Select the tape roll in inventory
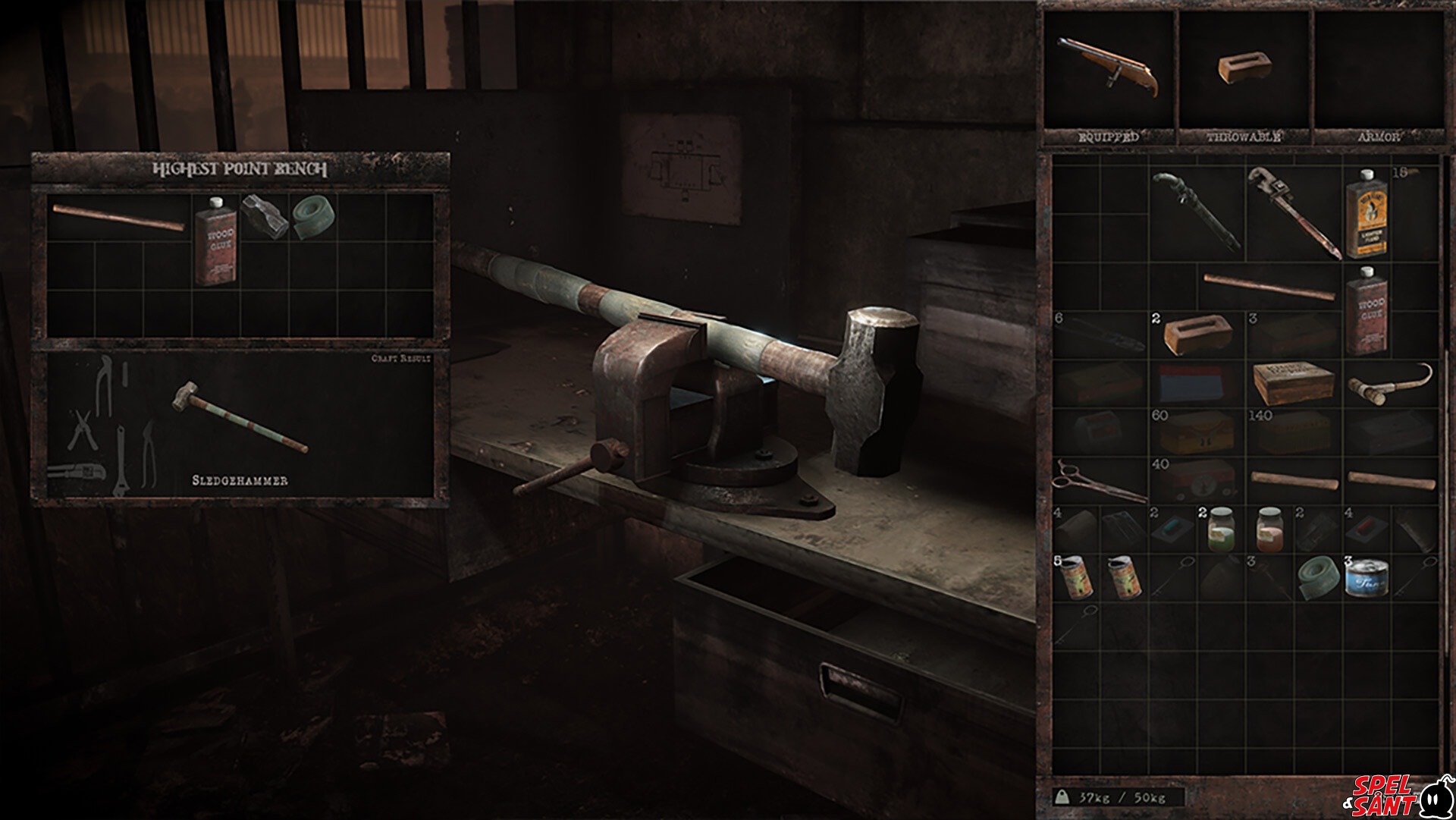This screenshot has width=1456, height=820. [x=1318, y=578]
